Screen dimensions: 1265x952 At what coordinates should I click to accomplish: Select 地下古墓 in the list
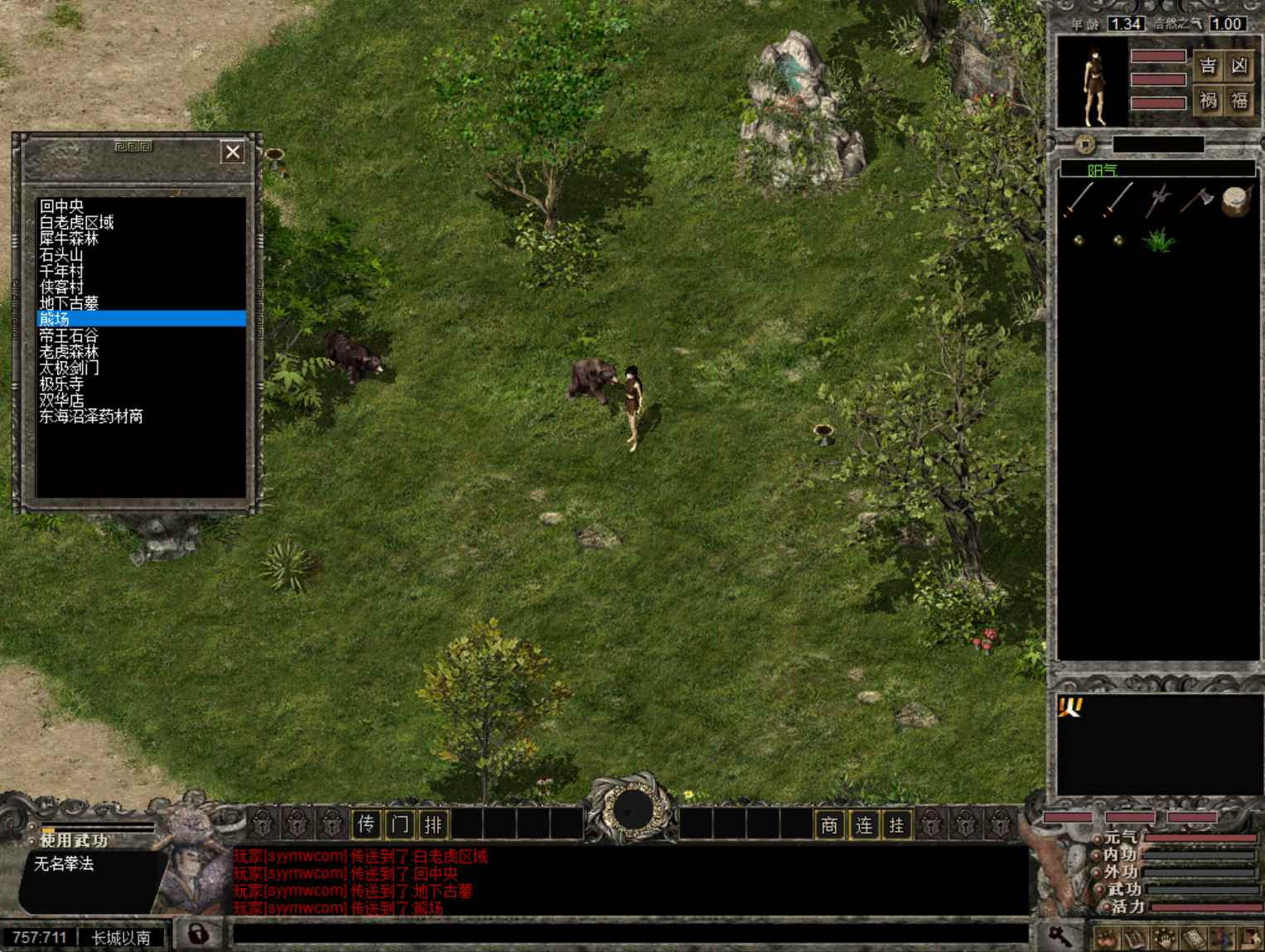point(69,303)
